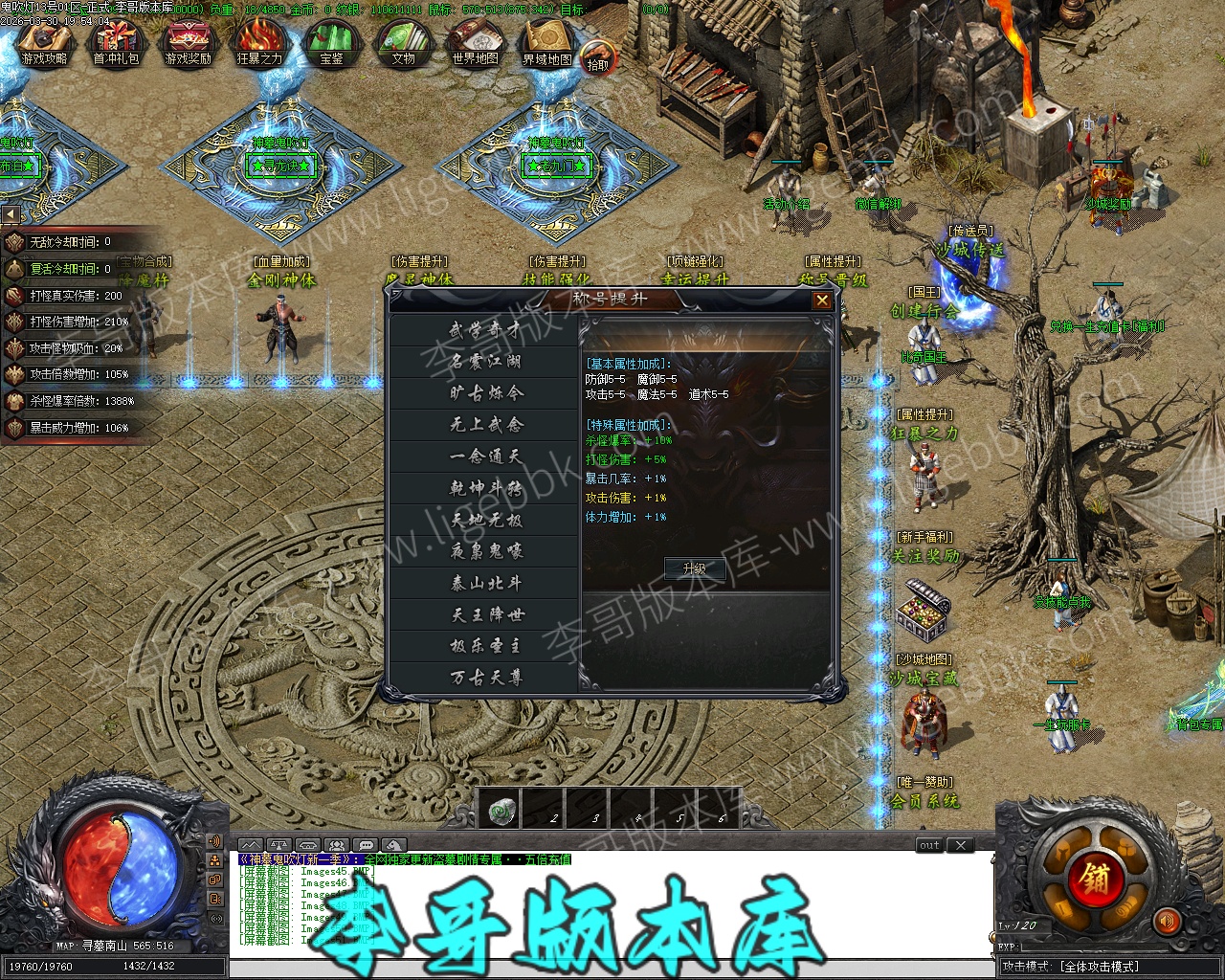
Task: Activate the 狂暴之力 flame icon
Action: coord(259,44)
